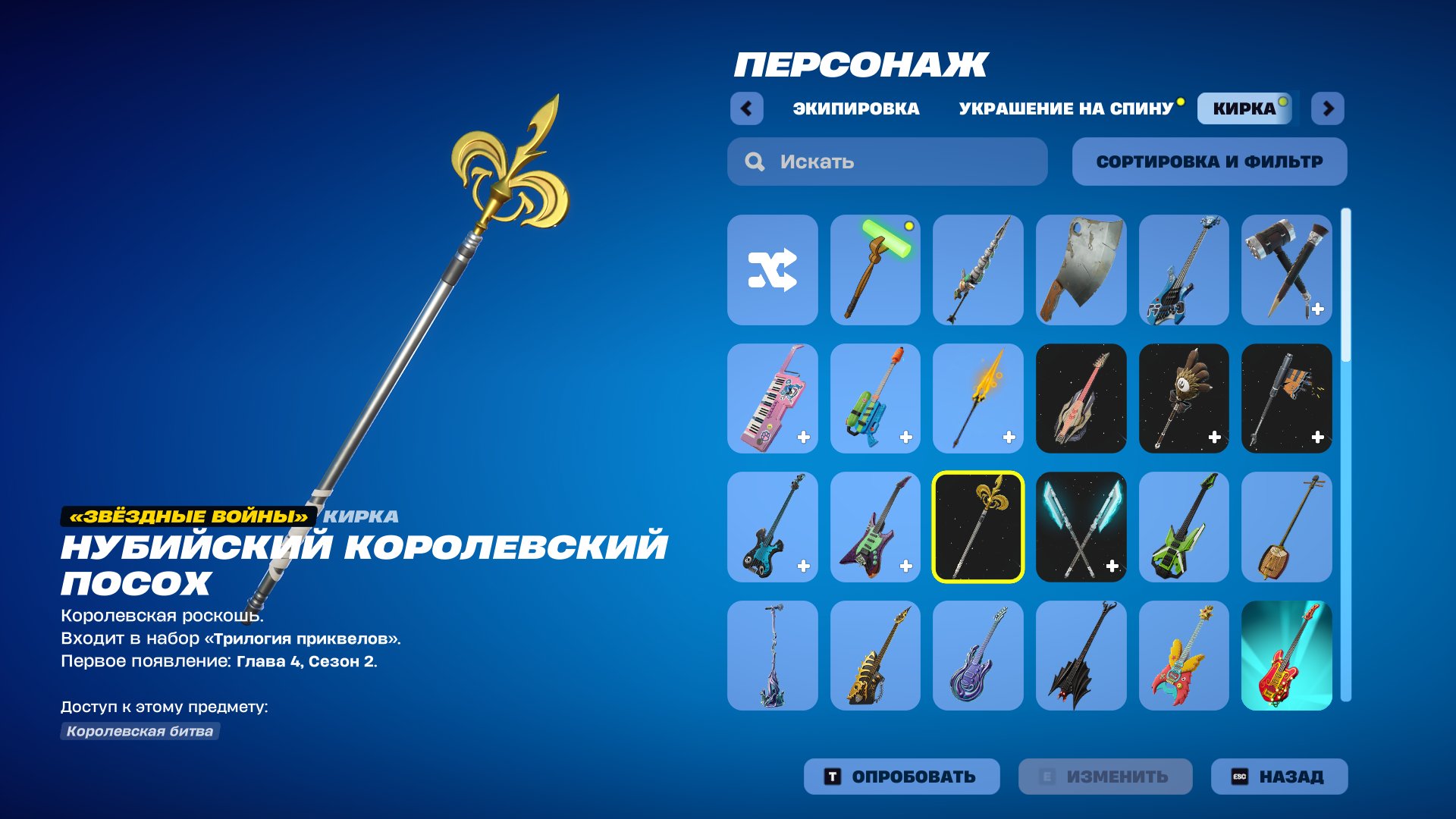Select the glowing green roller pickaxe thumbnail
This screenshot has height=819, width=1456.
click(x=875, y=269)
